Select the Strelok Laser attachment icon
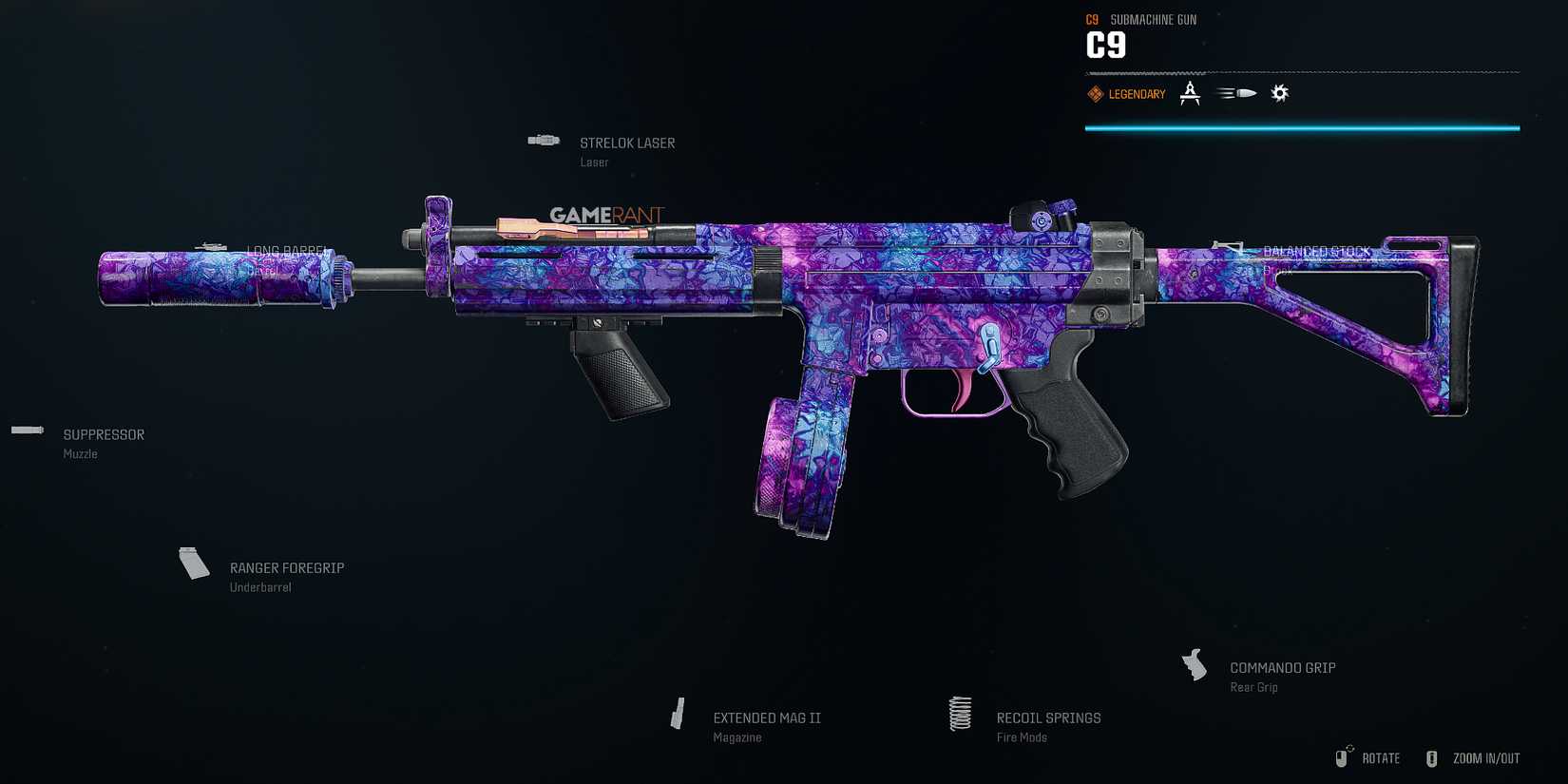The image size is (1568, 784). coord(543,139)
